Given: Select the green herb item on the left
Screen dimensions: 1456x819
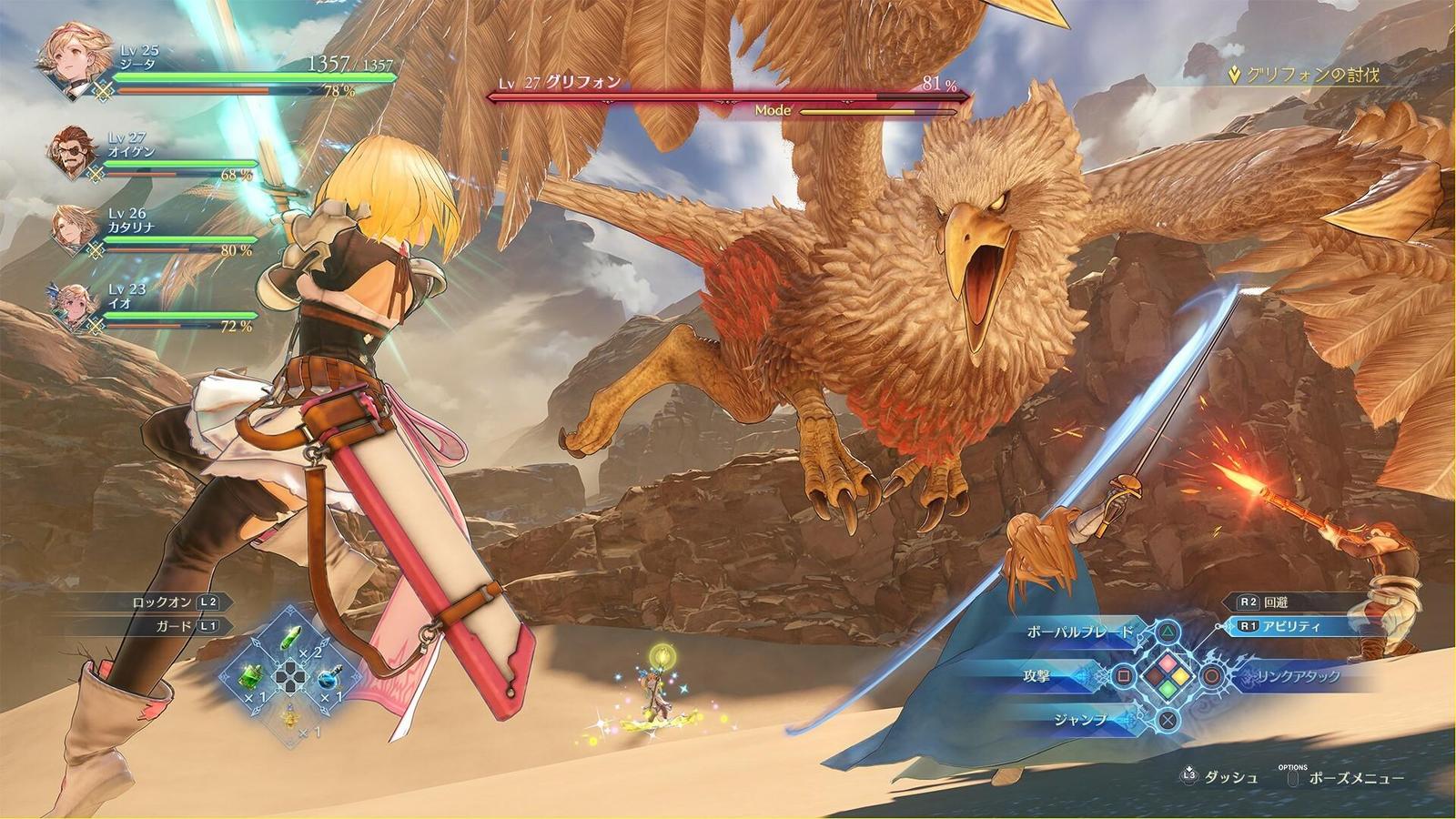Looking at the screenshot, I should 251,677.
